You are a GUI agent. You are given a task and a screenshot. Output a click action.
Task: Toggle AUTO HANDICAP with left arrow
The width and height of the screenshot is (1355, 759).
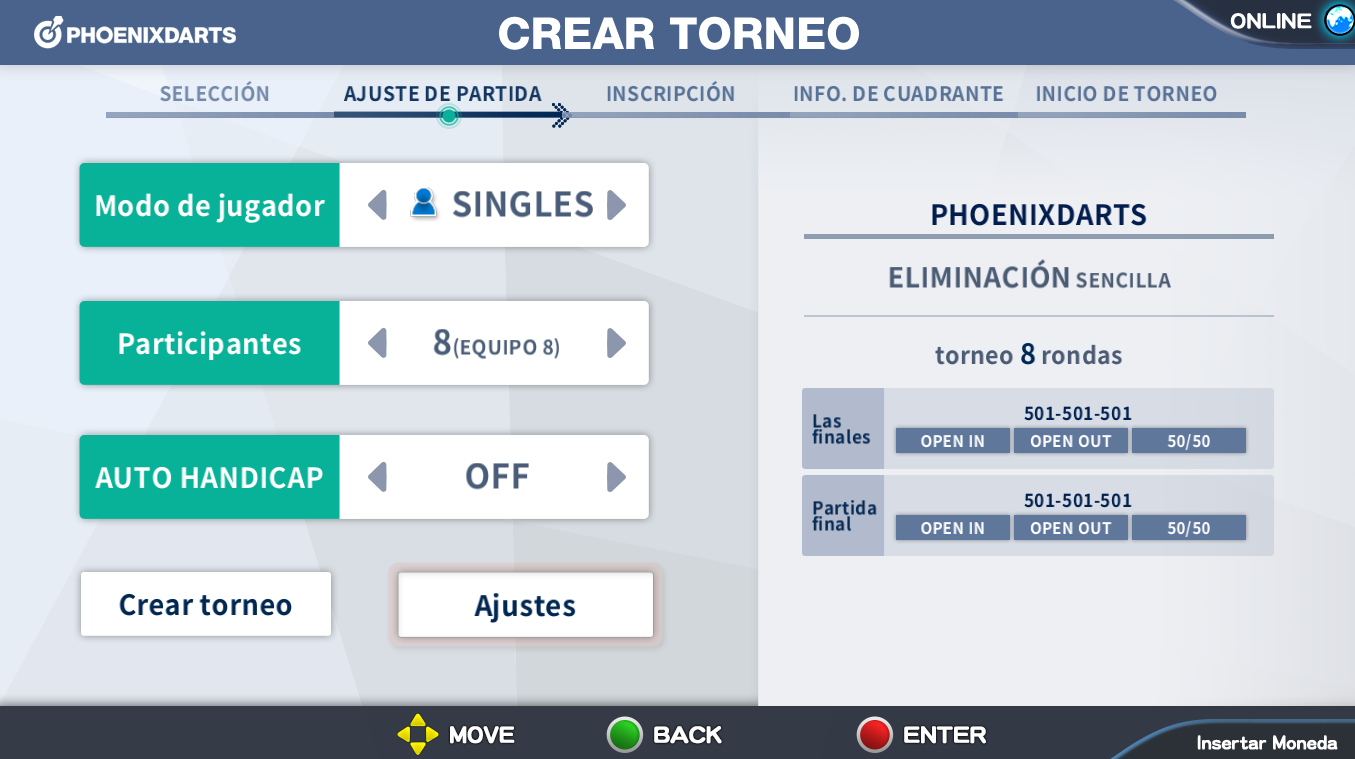(377, 477)
